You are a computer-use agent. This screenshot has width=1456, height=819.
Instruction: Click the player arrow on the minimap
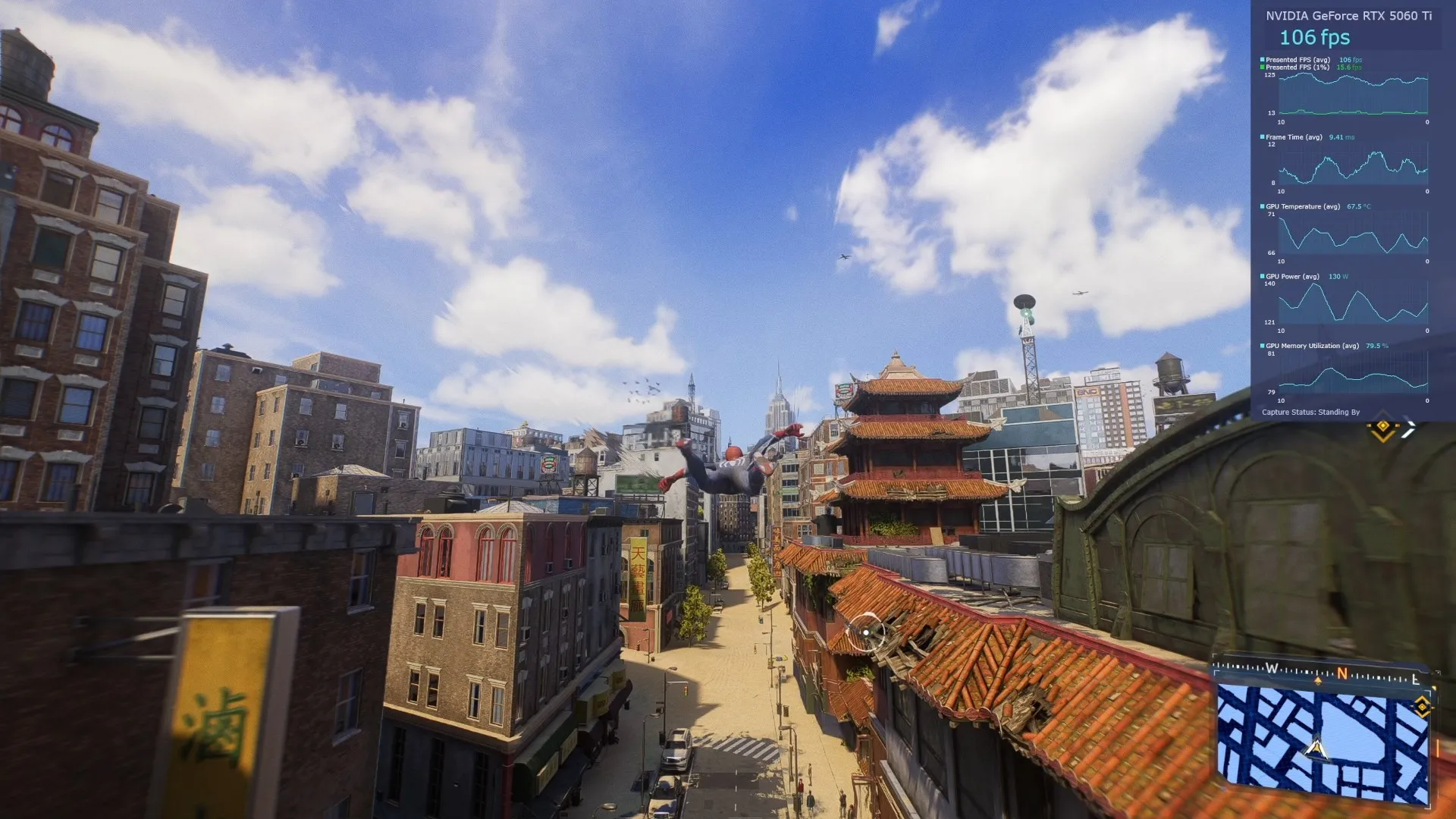(1316, 750)
